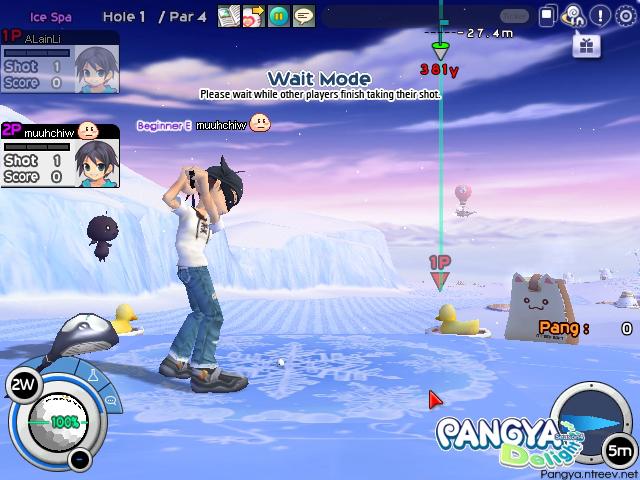This screenshot has width=640, height=480.
Task: Open the gear settings icon
Action: [626, 16]
